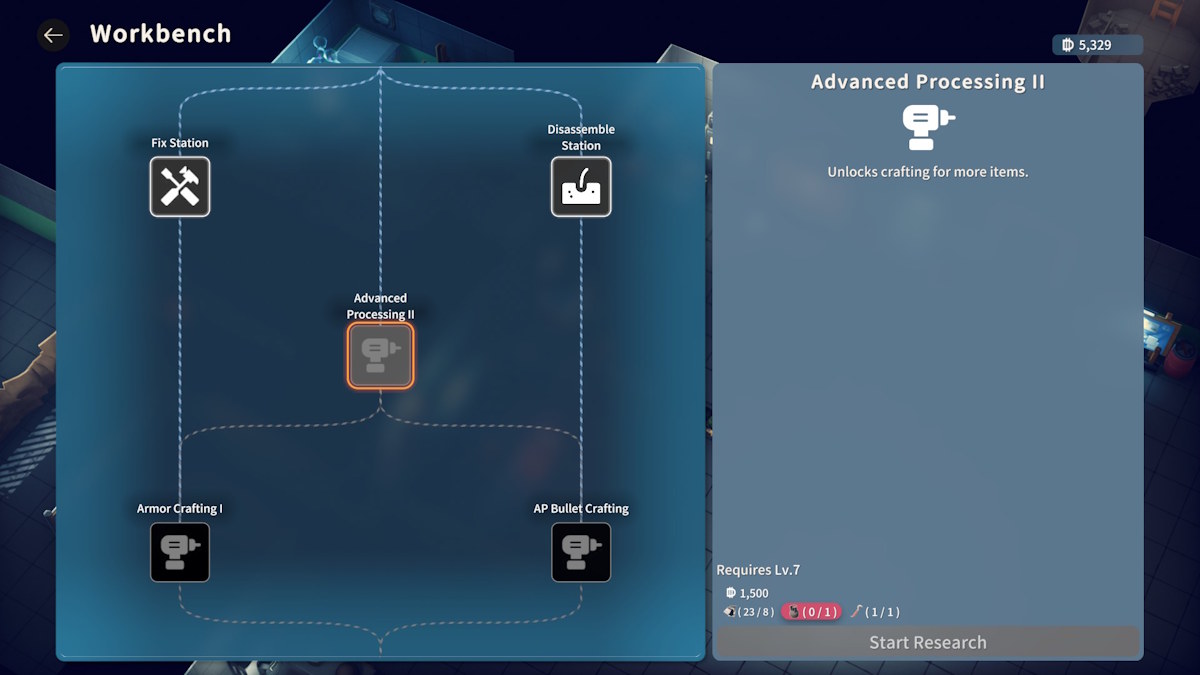Screen dimensions: 1200x675
Task: Go back using the arrow button
Action: (53, 35)
